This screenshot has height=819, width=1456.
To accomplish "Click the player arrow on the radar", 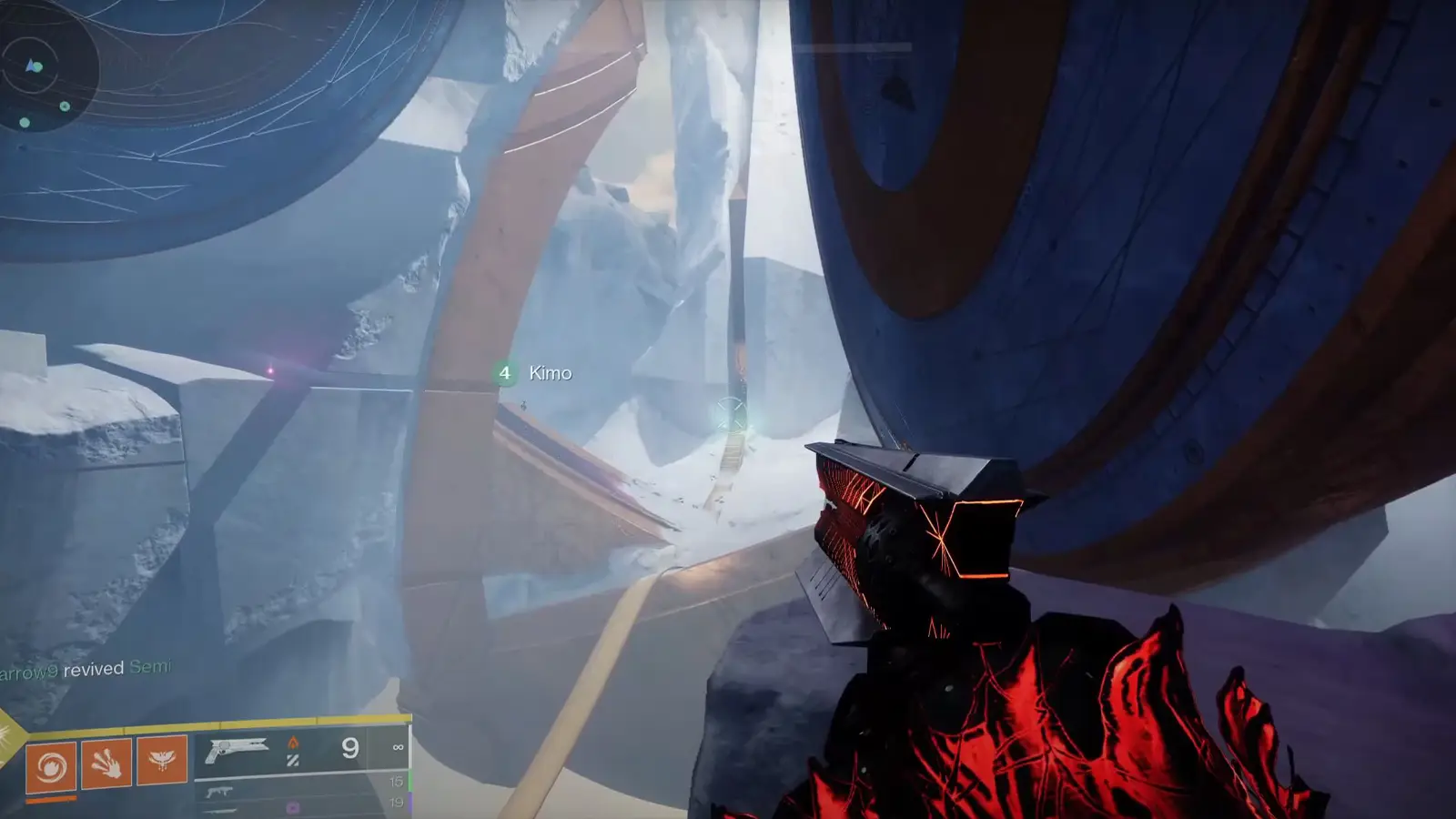I will pyautogui.click(x=29, y=66).
